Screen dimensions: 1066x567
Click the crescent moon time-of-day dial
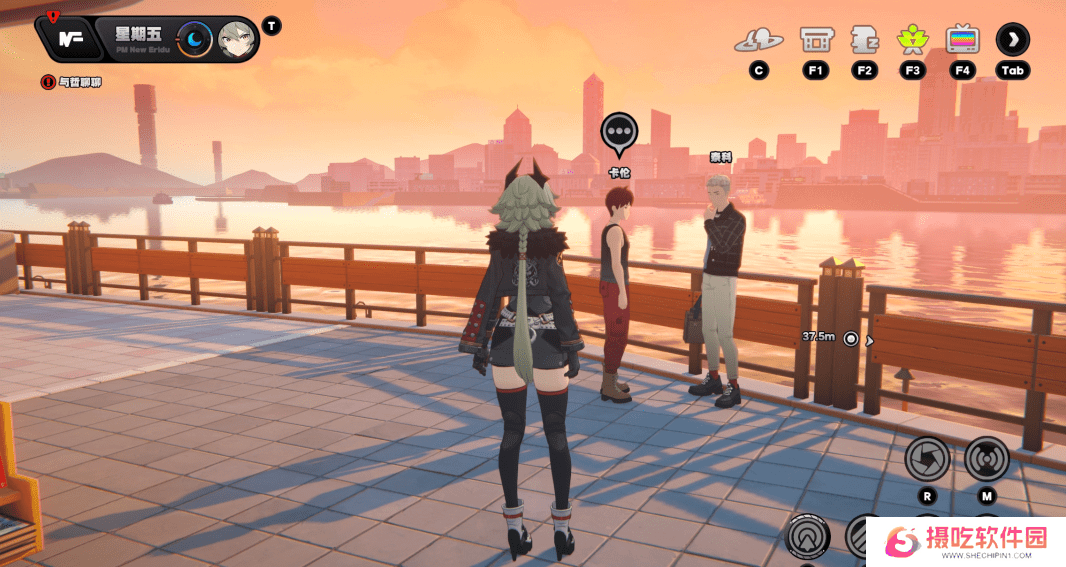(194, 39)
